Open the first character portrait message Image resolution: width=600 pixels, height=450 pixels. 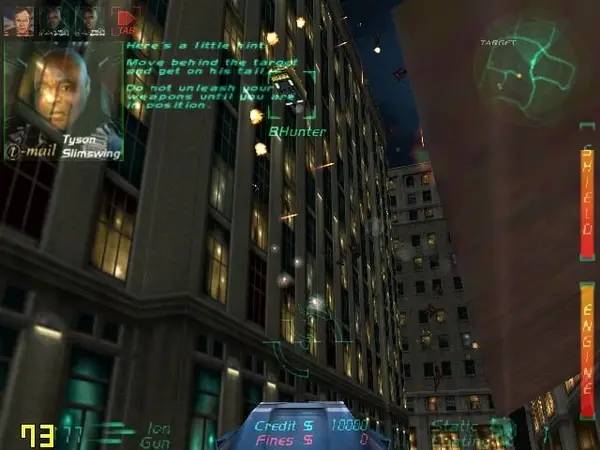pyautogui.click(x=19, y=20)
